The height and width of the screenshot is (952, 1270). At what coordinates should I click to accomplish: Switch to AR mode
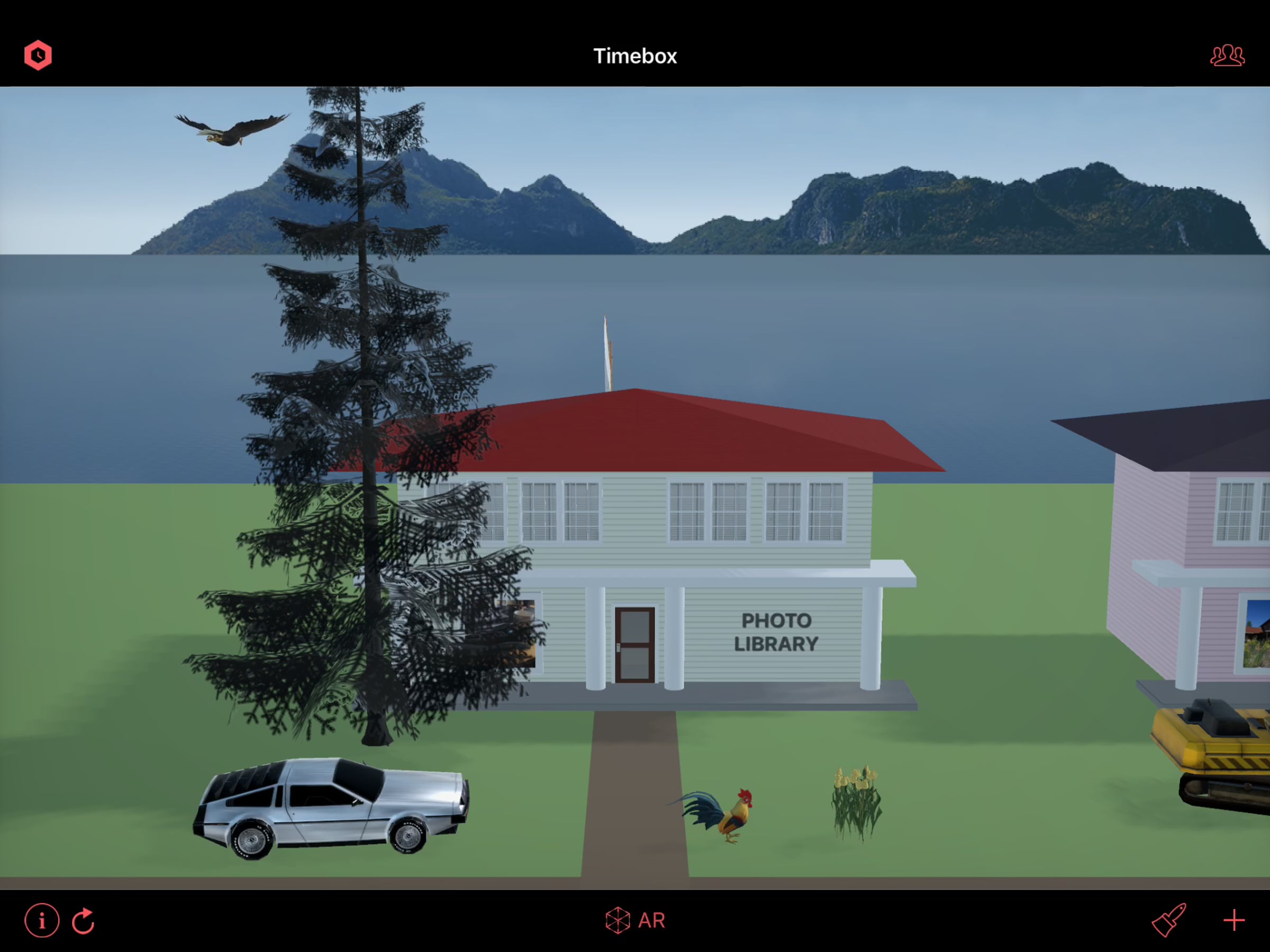pyautogui.click(x=635, y=920)
